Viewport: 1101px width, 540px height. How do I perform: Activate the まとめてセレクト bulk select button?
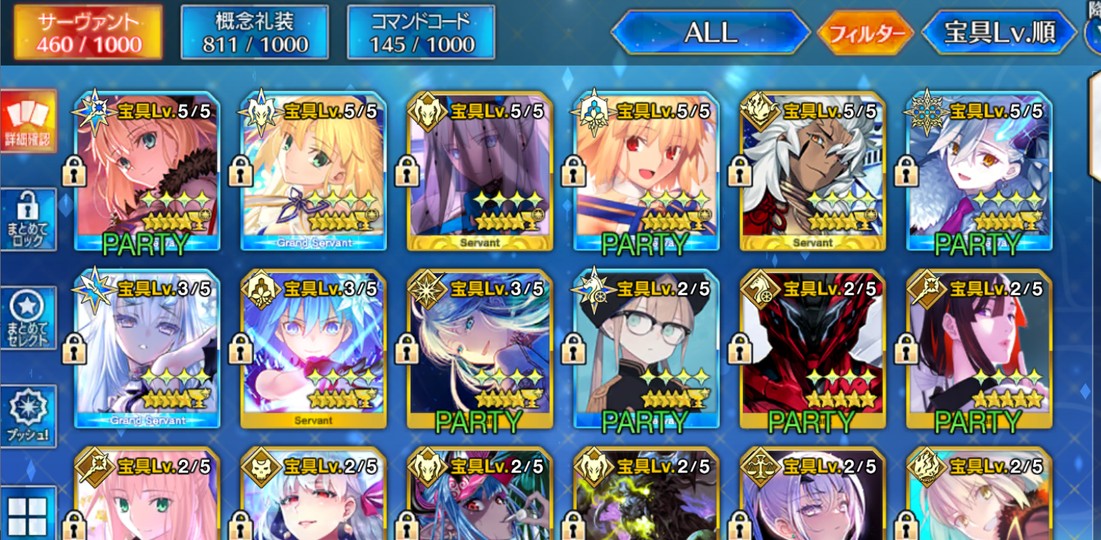point(27,319)
